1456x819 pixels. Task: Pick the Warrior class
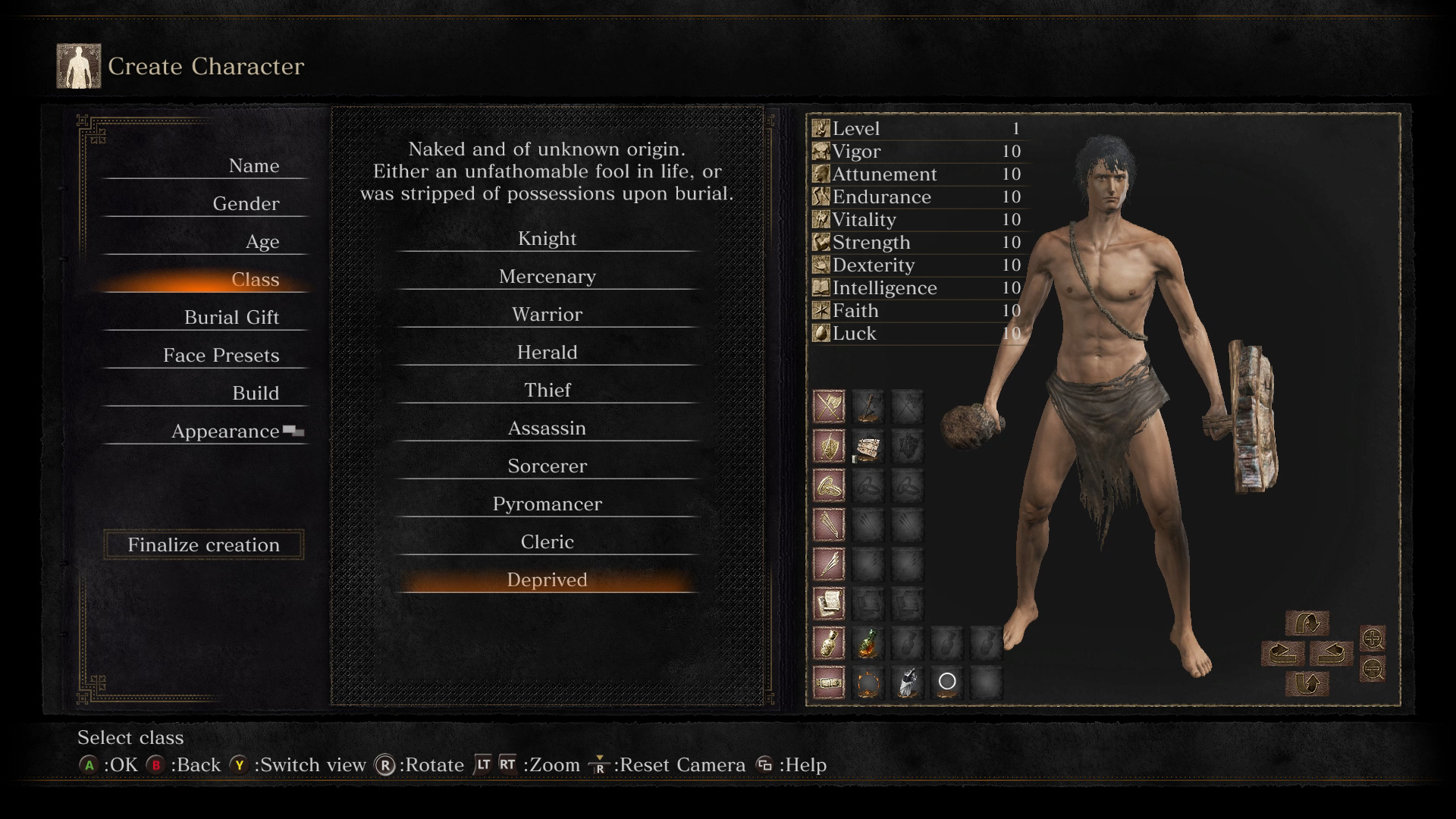[x=547, y=315]
